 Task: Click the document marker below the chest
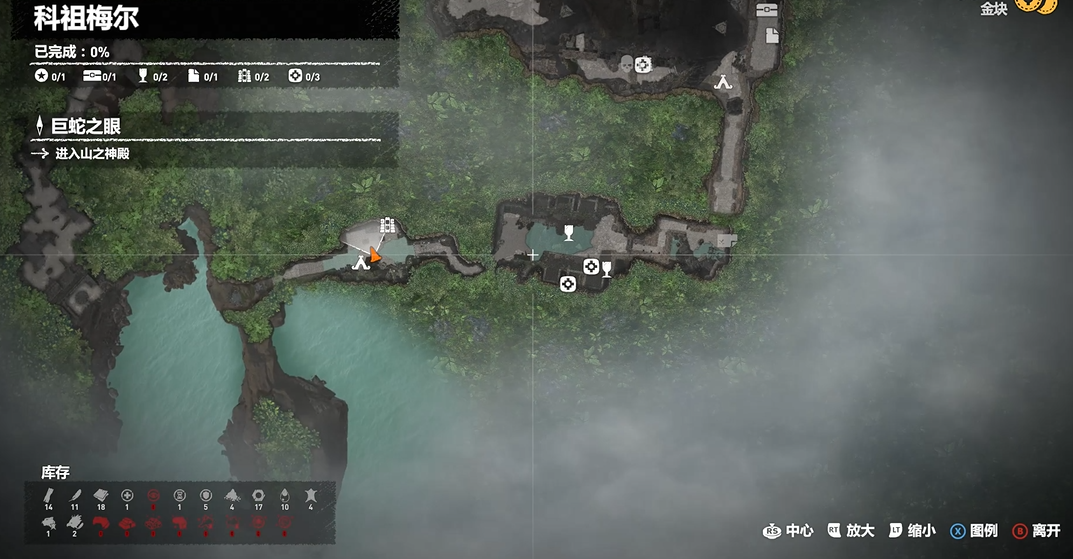772,36
